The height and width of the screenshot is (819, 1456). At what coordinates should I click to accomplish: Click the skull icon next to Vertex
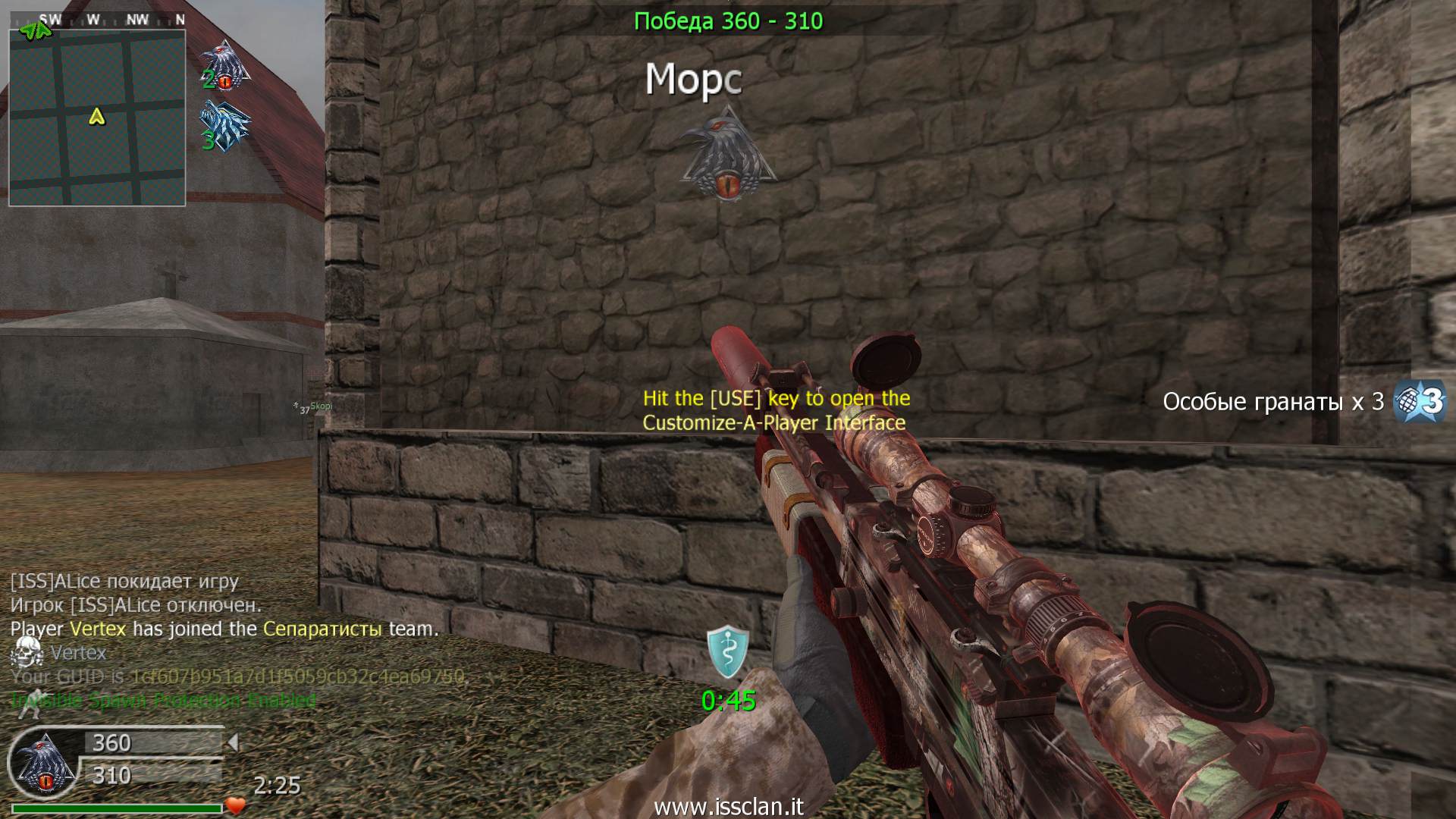[x=29, y=652]
